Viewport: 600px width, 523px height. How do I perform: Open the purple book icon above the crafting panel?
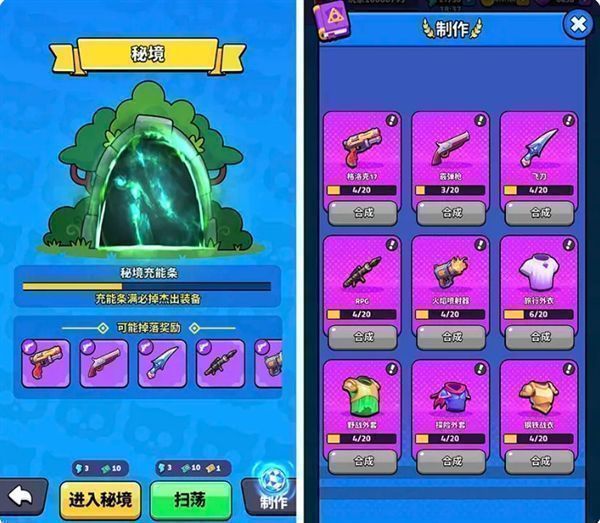328,18
